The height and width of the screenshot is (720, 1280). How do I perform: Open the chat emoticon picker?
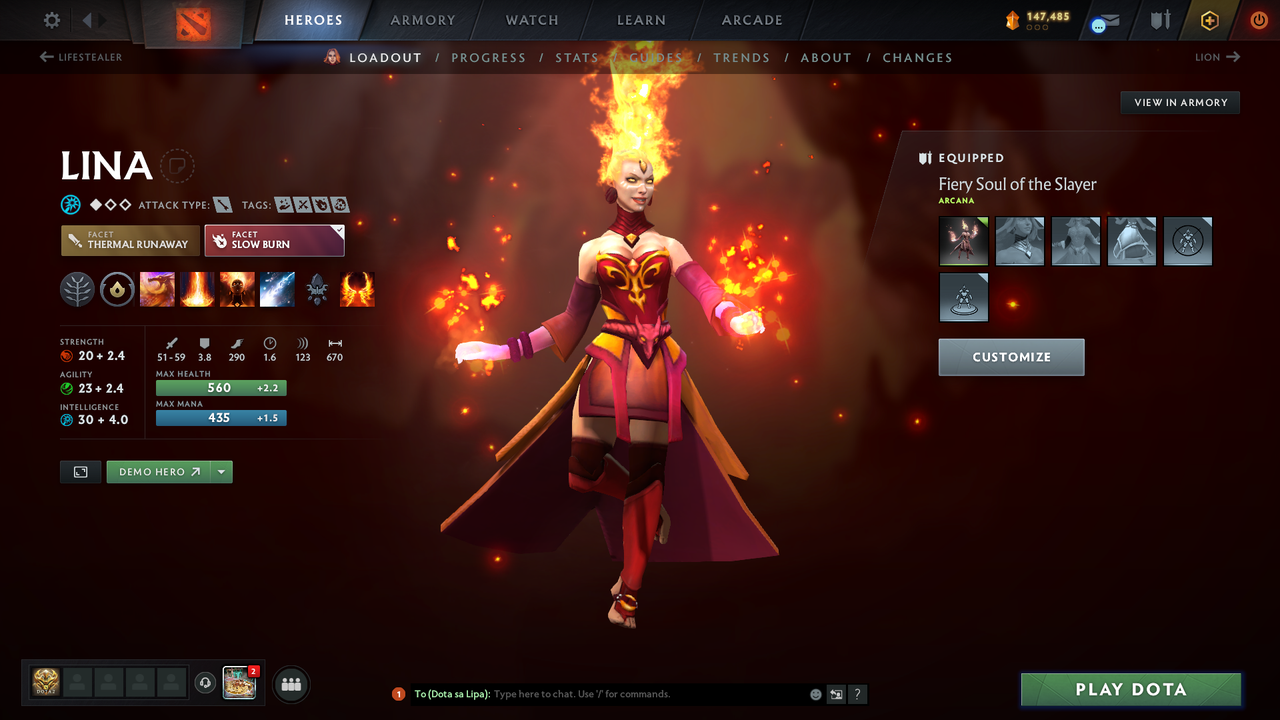815,693
